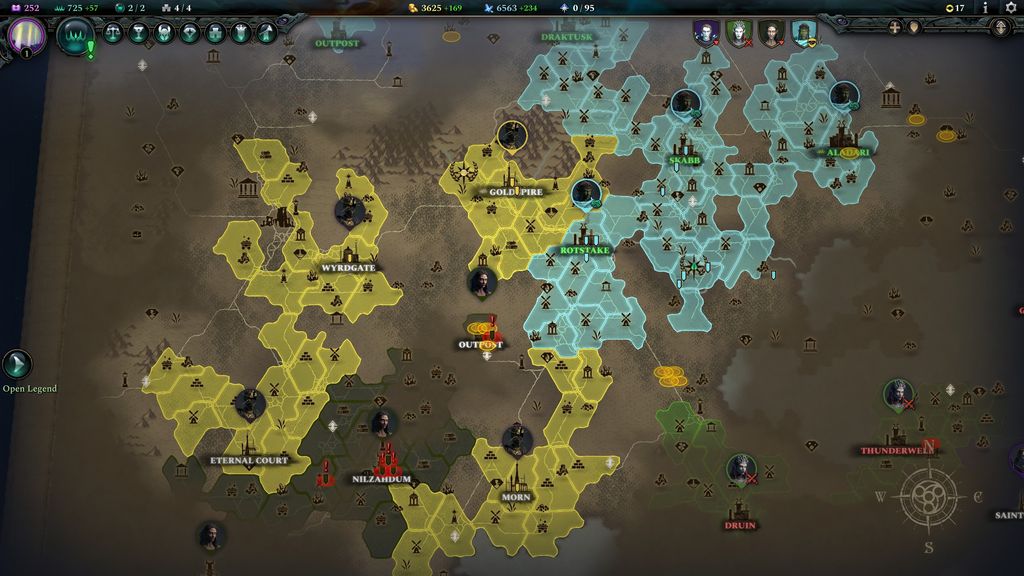Open the balance scales menu icon
Viewport: 1024px width, 576px height.
tap(113, 33)
